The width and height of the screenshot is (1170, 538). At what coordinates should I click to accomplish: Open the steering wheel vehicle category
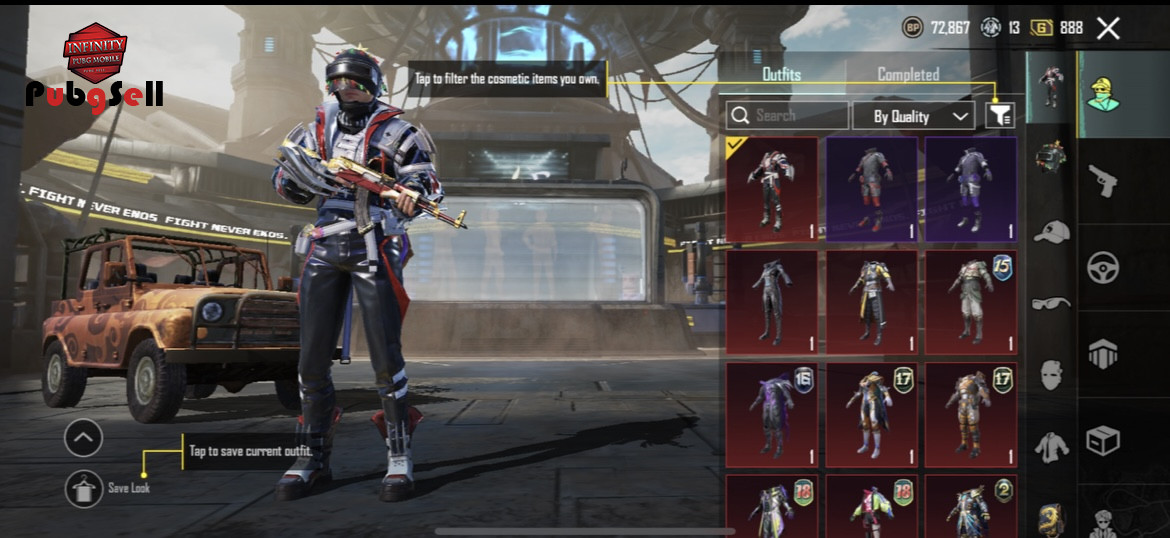[x=1103, y=267]
